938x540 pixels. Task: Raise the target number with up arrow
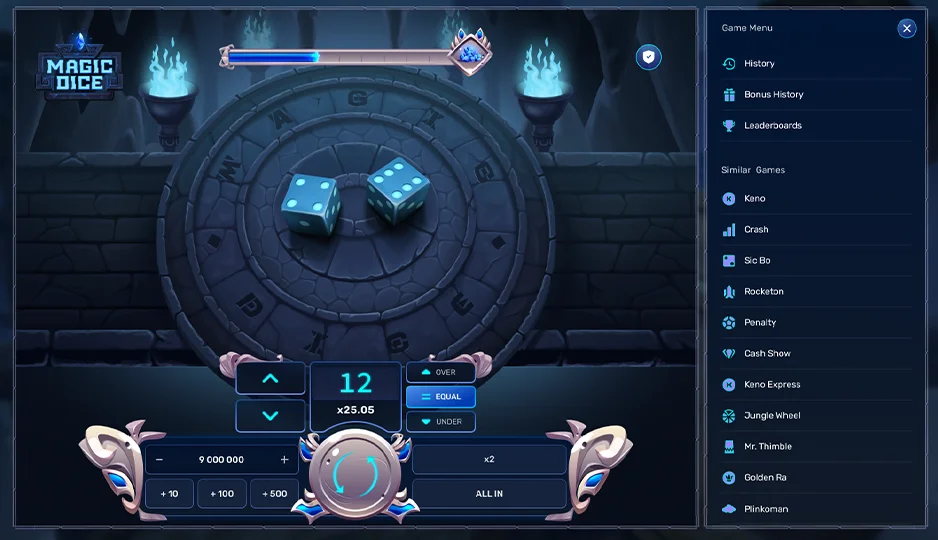(270, 378)
